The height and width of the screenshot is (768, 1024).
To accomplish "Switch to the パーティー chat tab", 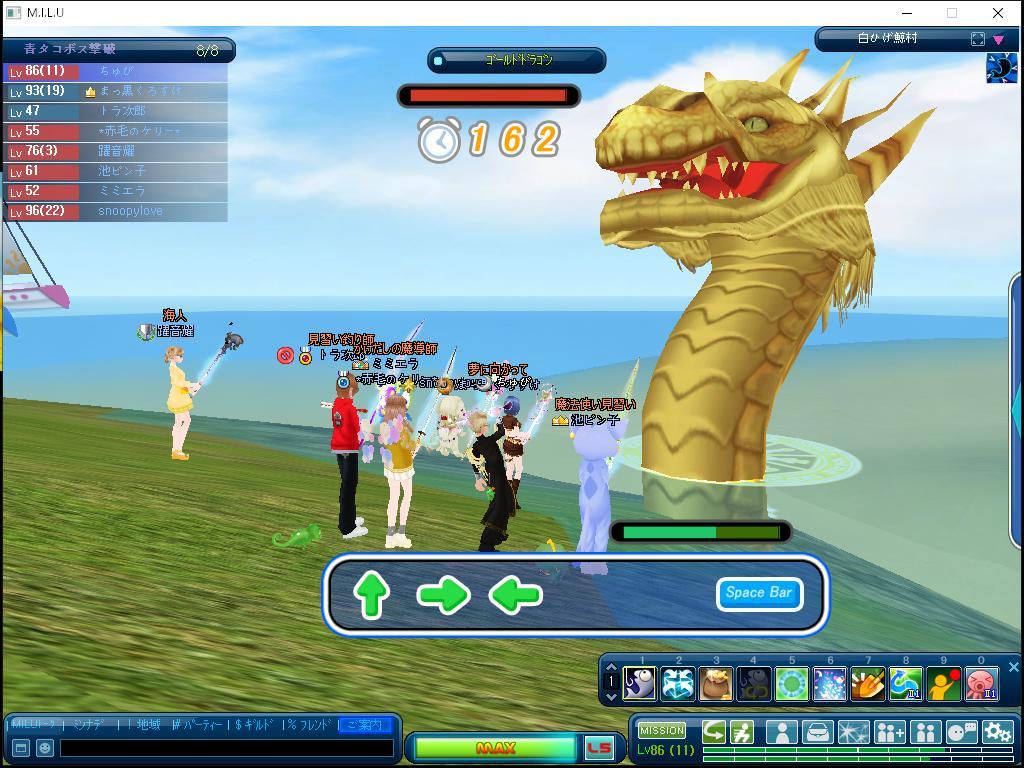I will click(199, 724).
